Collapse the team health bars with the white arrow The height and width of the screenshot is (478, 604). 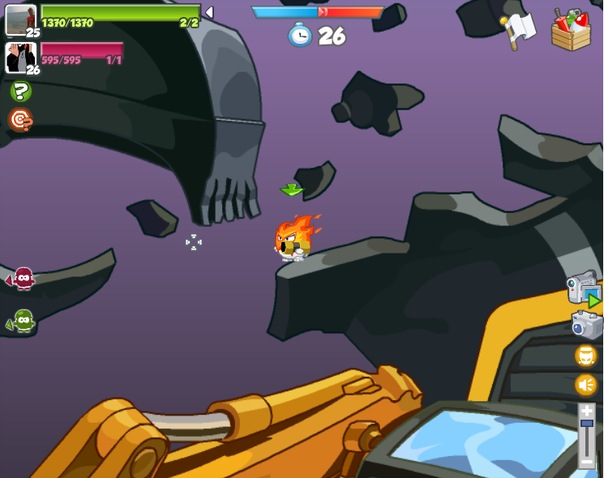click(208, 12)
